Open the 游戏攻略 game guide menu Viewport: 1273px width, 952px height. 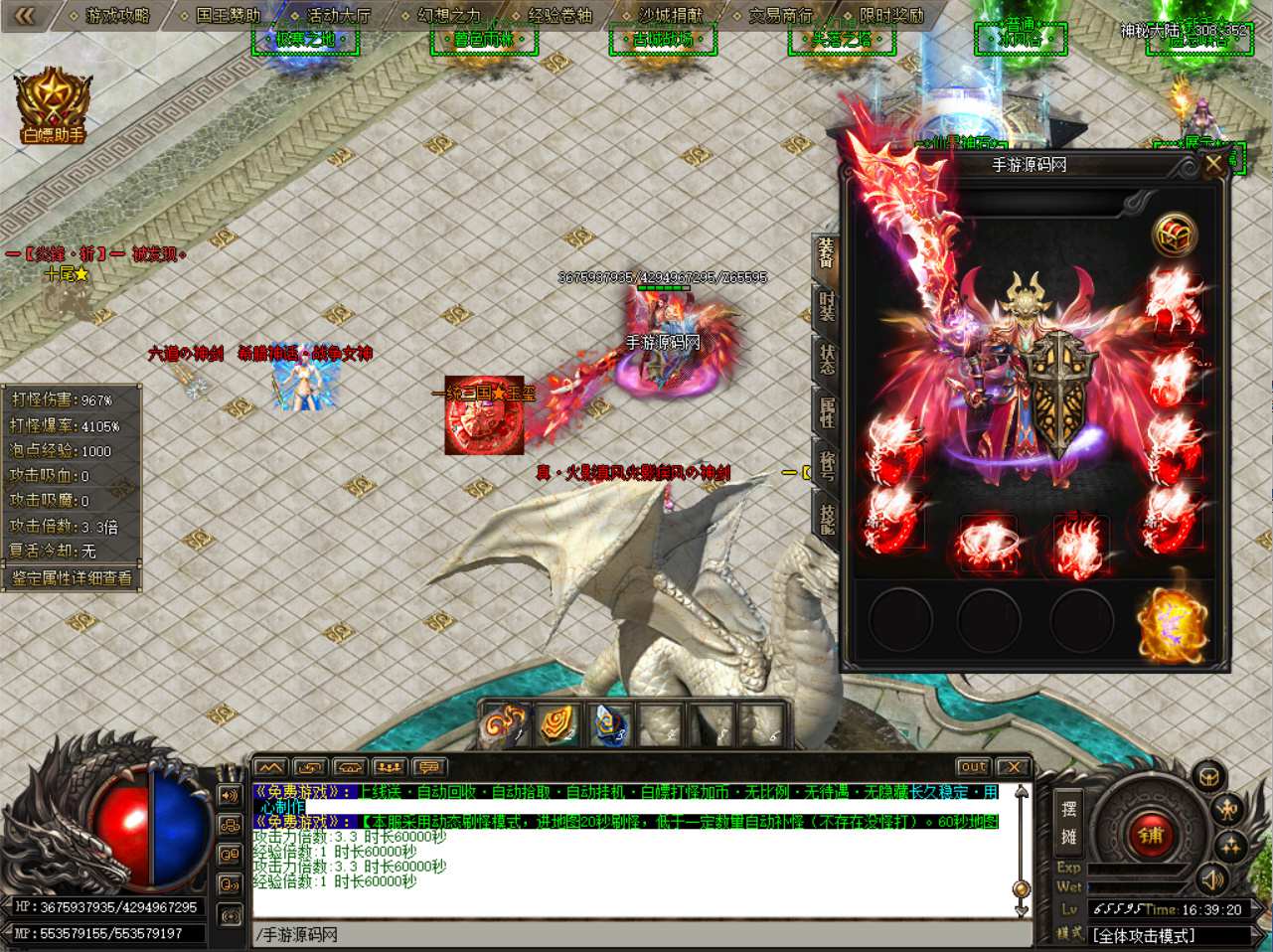pos(117,15)
